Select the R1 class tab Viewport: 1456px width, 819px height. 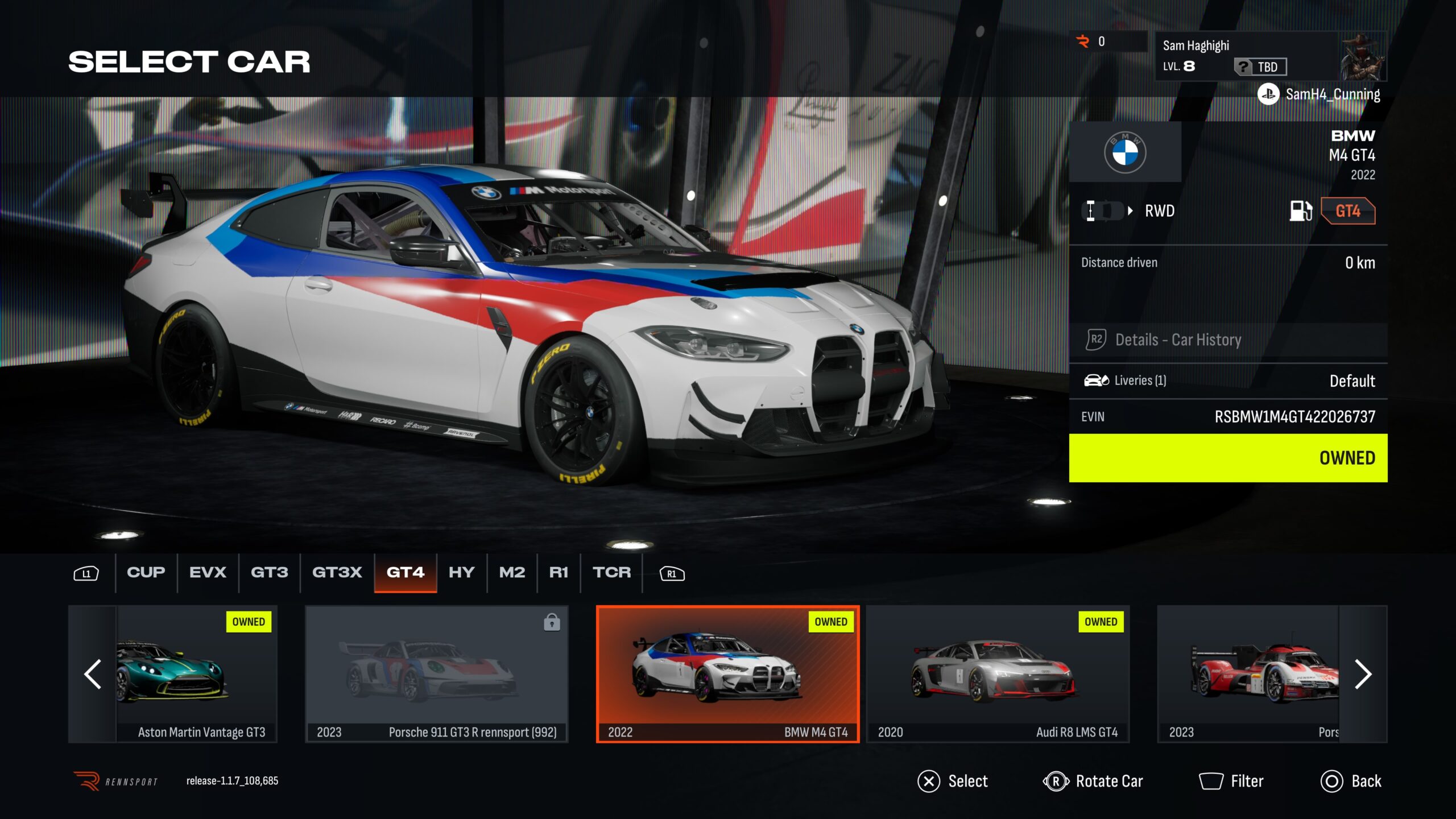click(559, 572)
